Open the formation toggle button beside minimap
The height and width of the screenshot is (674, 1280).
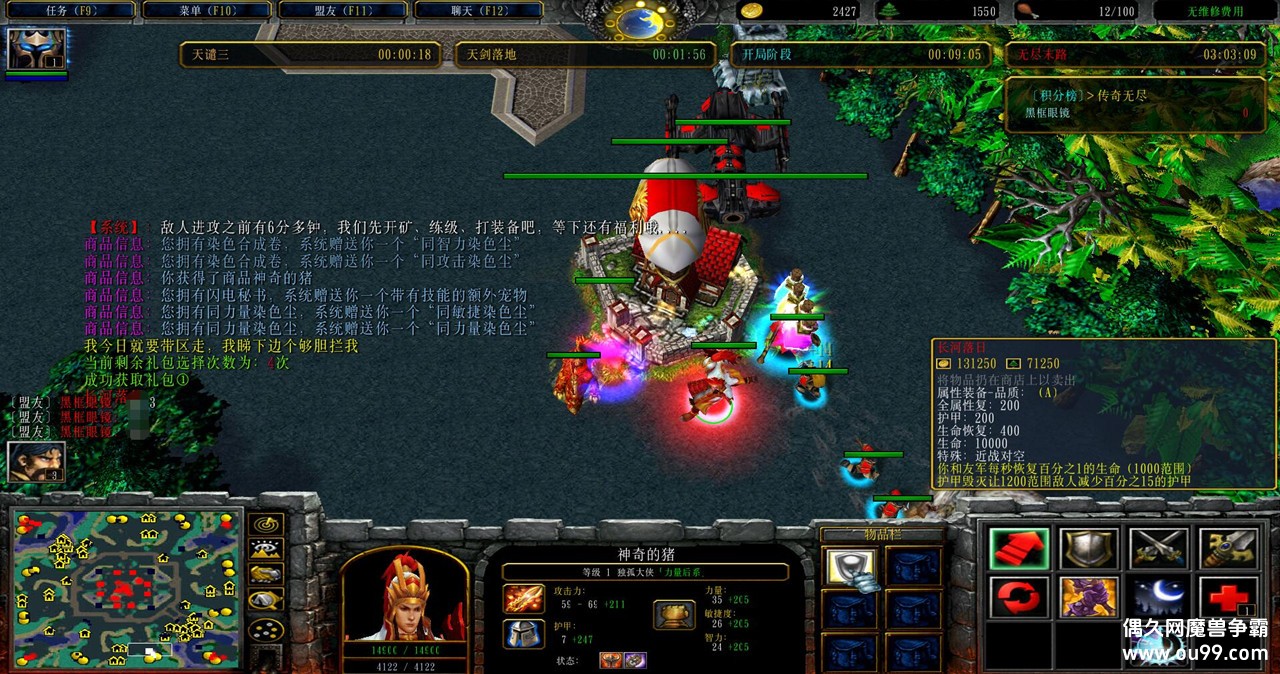[265, 631]
